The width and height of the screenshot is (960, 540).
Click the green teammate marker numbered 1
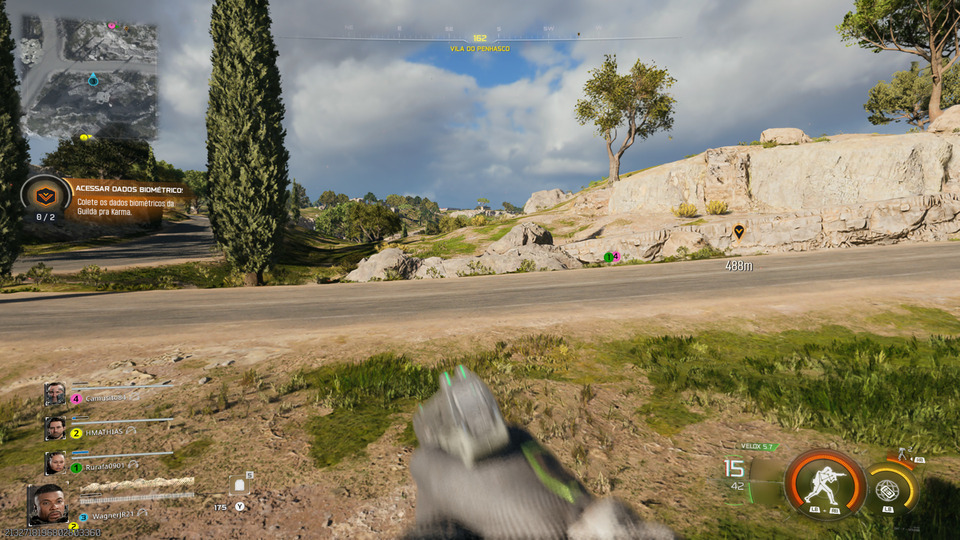[607, 257]
